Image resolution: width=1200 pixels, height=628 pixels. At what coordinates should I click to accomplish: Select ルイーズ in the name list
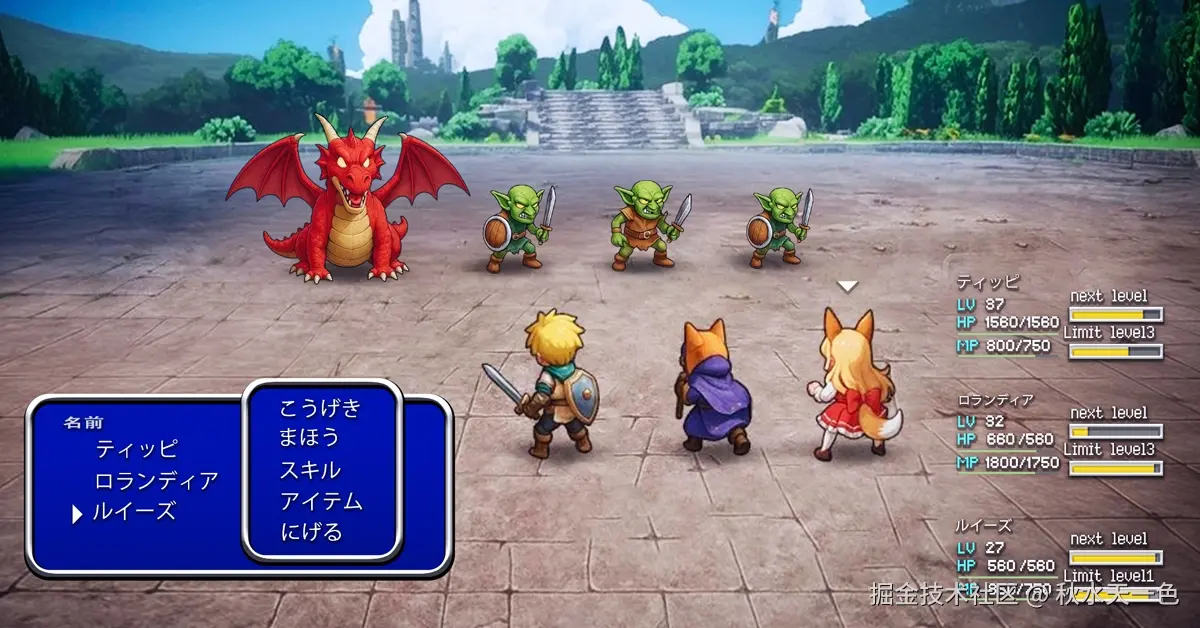pyautogui.click(x=134, y=512)
